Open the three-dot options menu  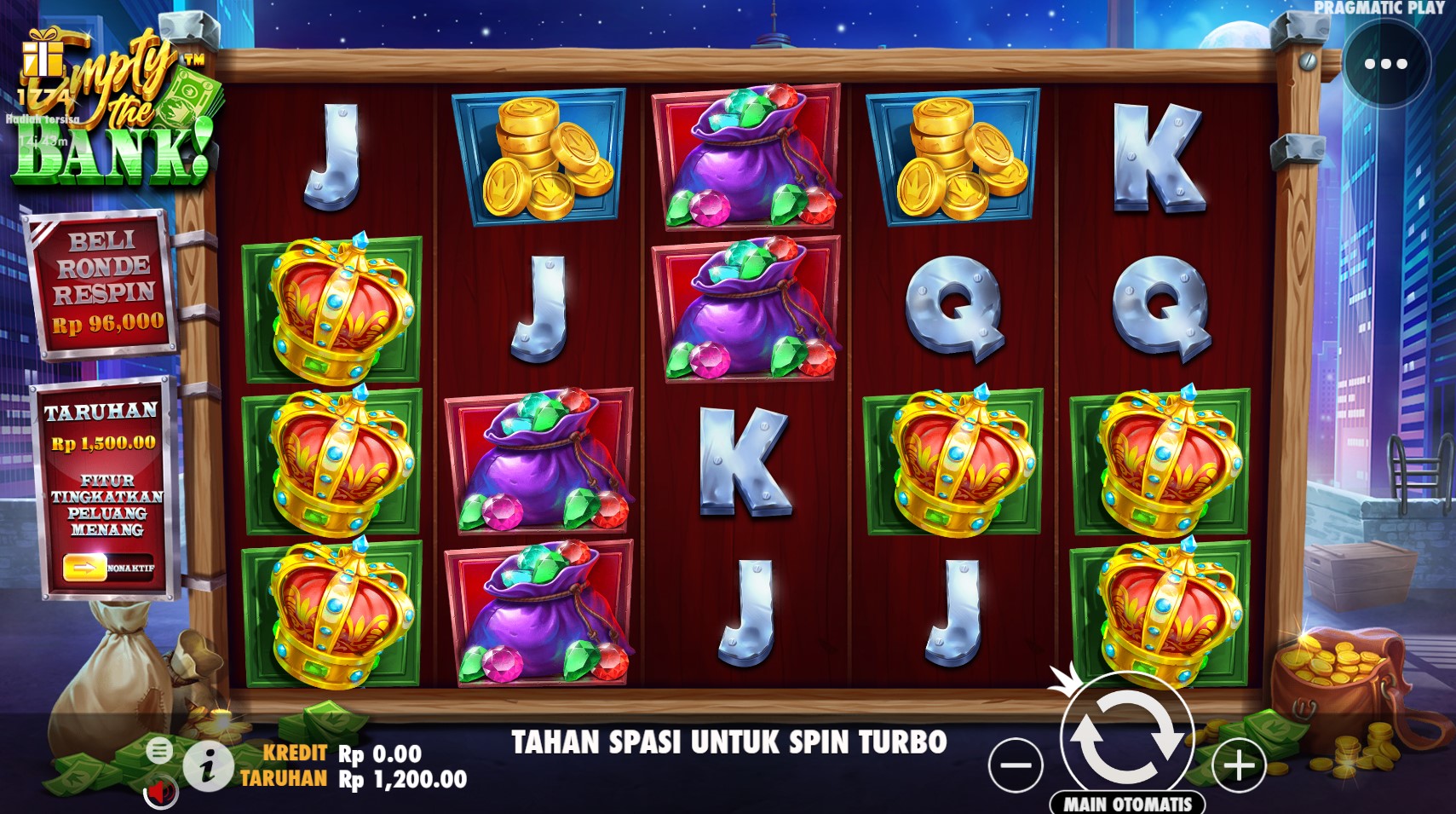(1385, 64)
